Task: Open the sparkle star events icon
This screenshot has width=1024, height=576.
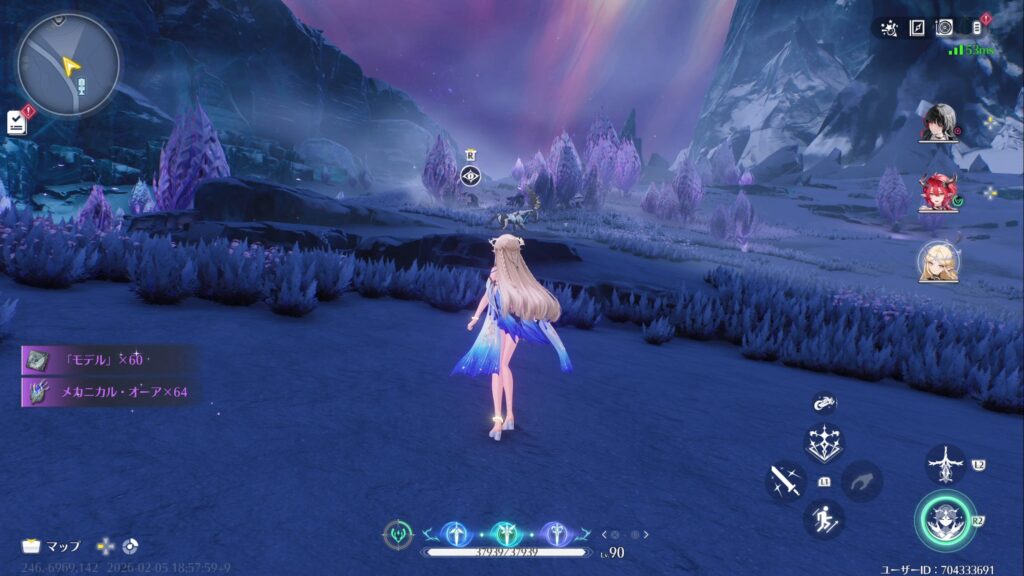Action: (889, 28)
